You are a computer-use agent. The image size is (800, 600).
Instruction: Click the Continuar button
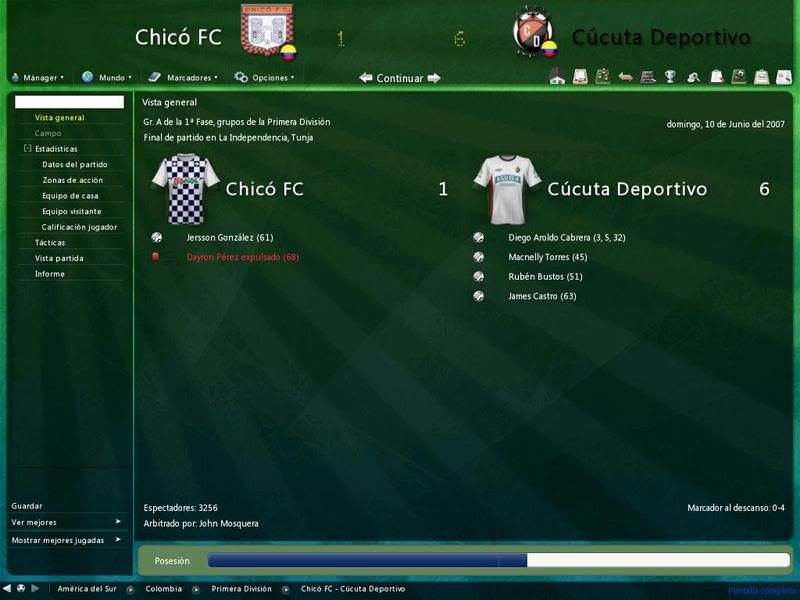pos(400,78)
